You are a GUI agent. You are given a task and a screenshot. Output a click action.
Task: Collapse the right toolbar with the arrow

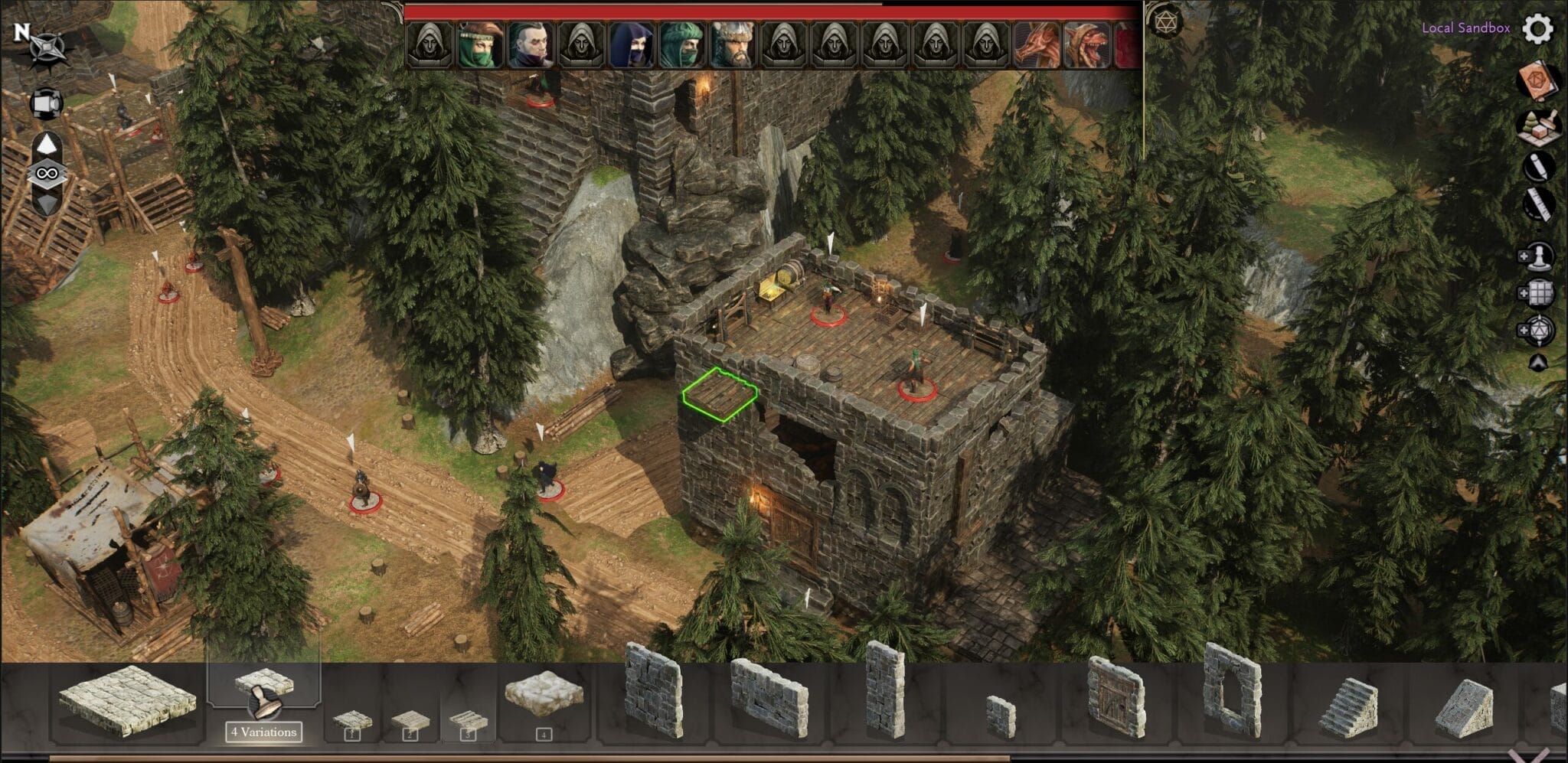1537,363
